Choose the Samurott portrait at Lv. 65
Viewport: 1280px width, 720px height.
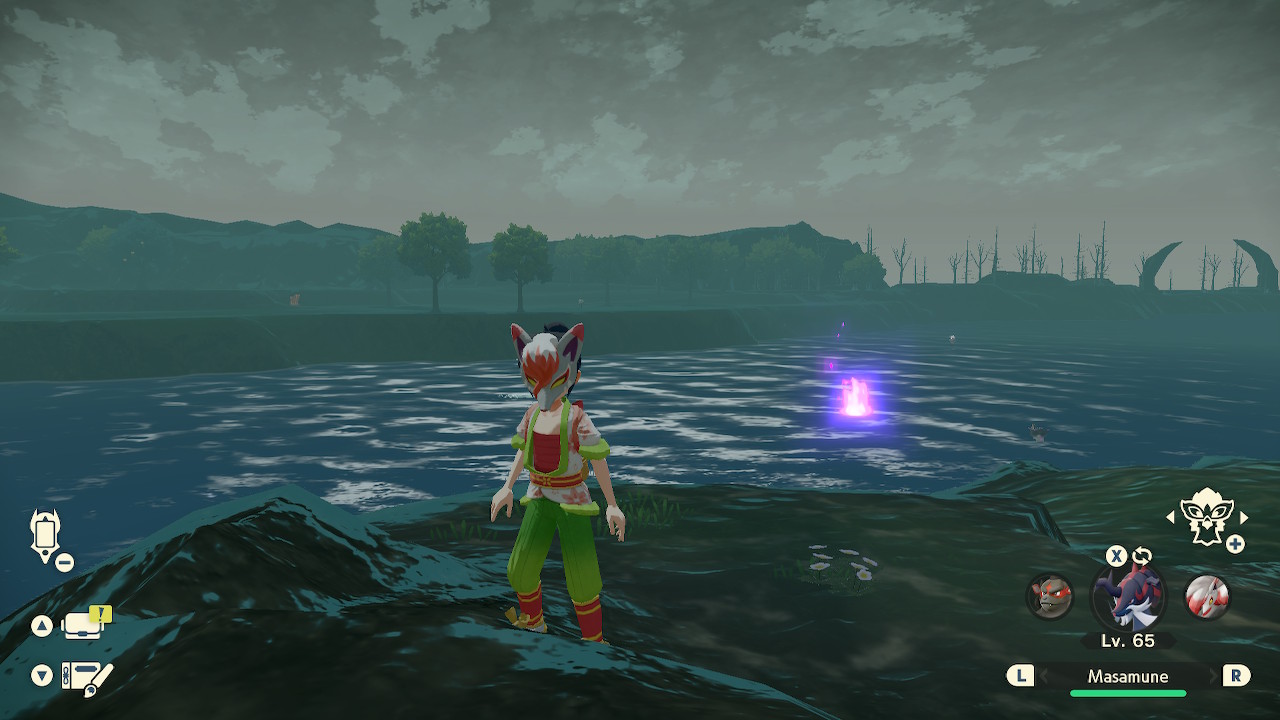[x=1128, y=596]
